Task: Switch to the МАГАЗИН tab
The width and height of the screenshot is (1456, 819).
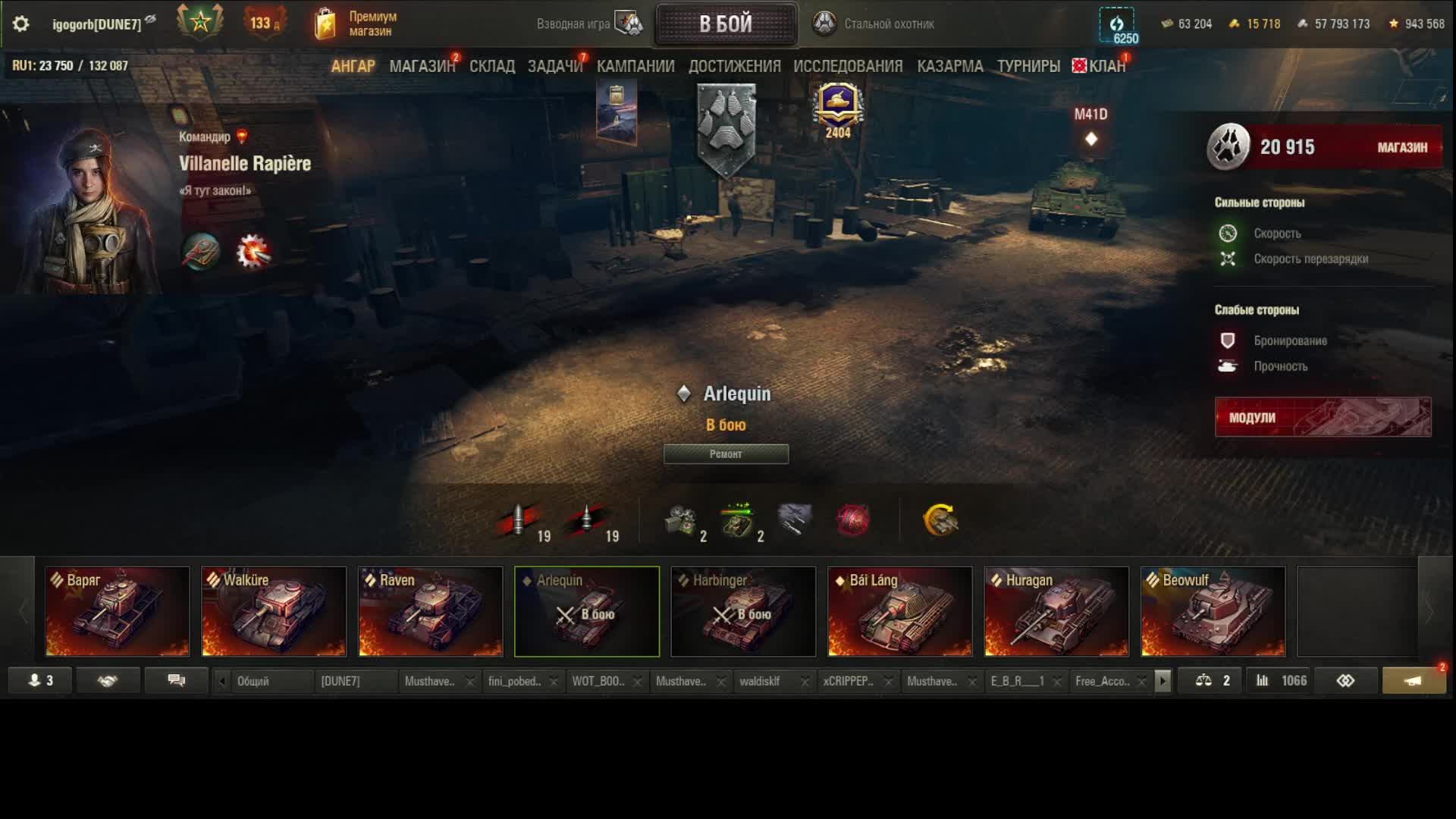Action: point(422,67)
